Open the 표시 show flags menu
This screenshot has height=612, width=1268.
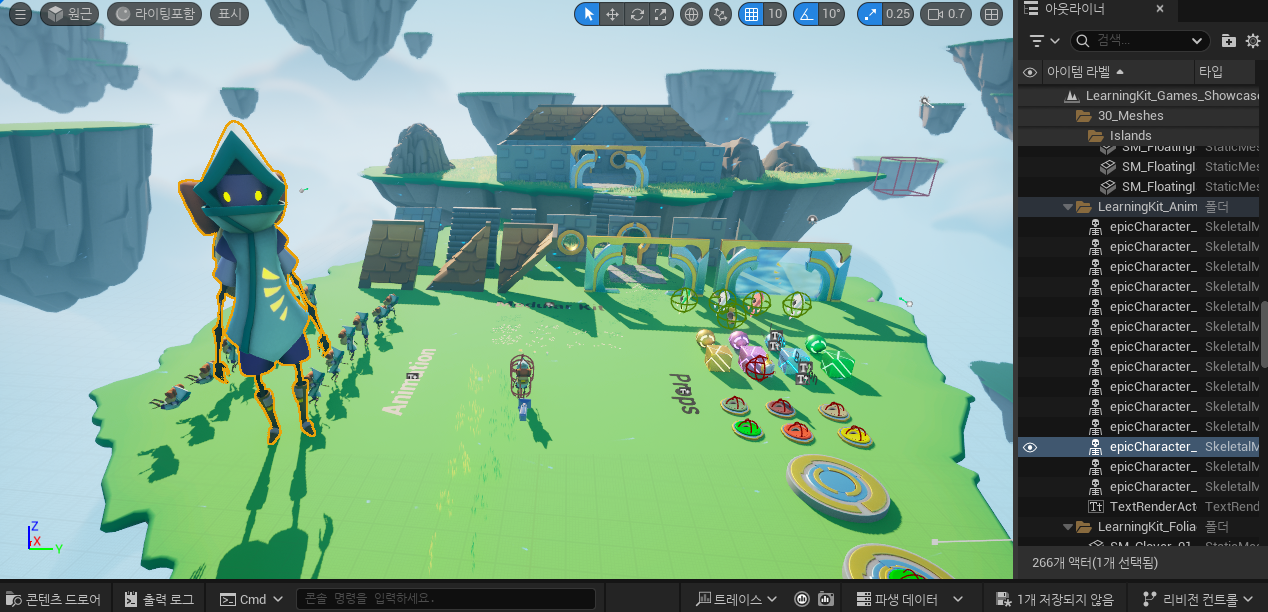click(230, 14)
